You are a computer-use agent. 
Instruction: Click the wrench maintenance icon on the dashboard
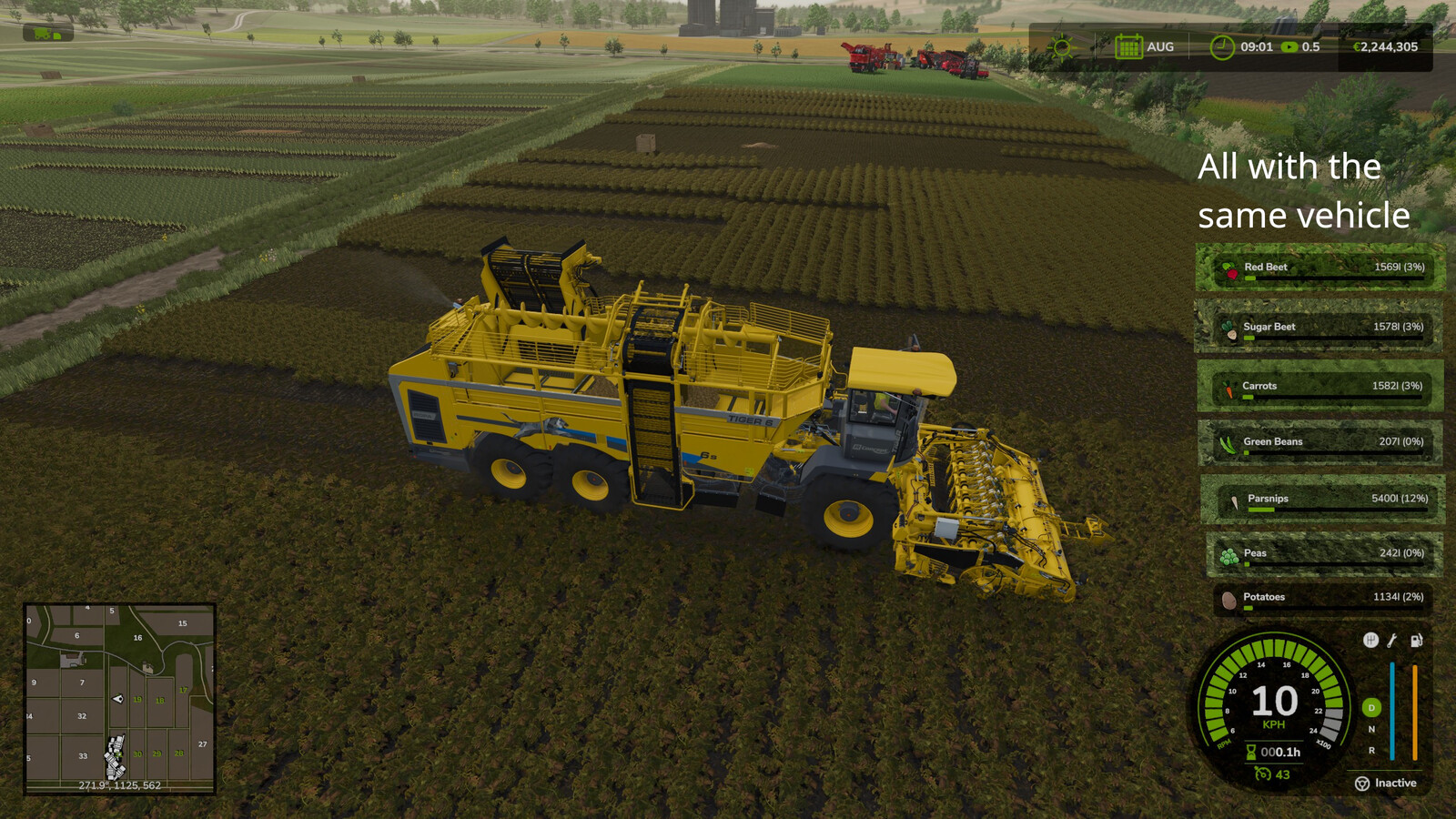point(1391,641)
